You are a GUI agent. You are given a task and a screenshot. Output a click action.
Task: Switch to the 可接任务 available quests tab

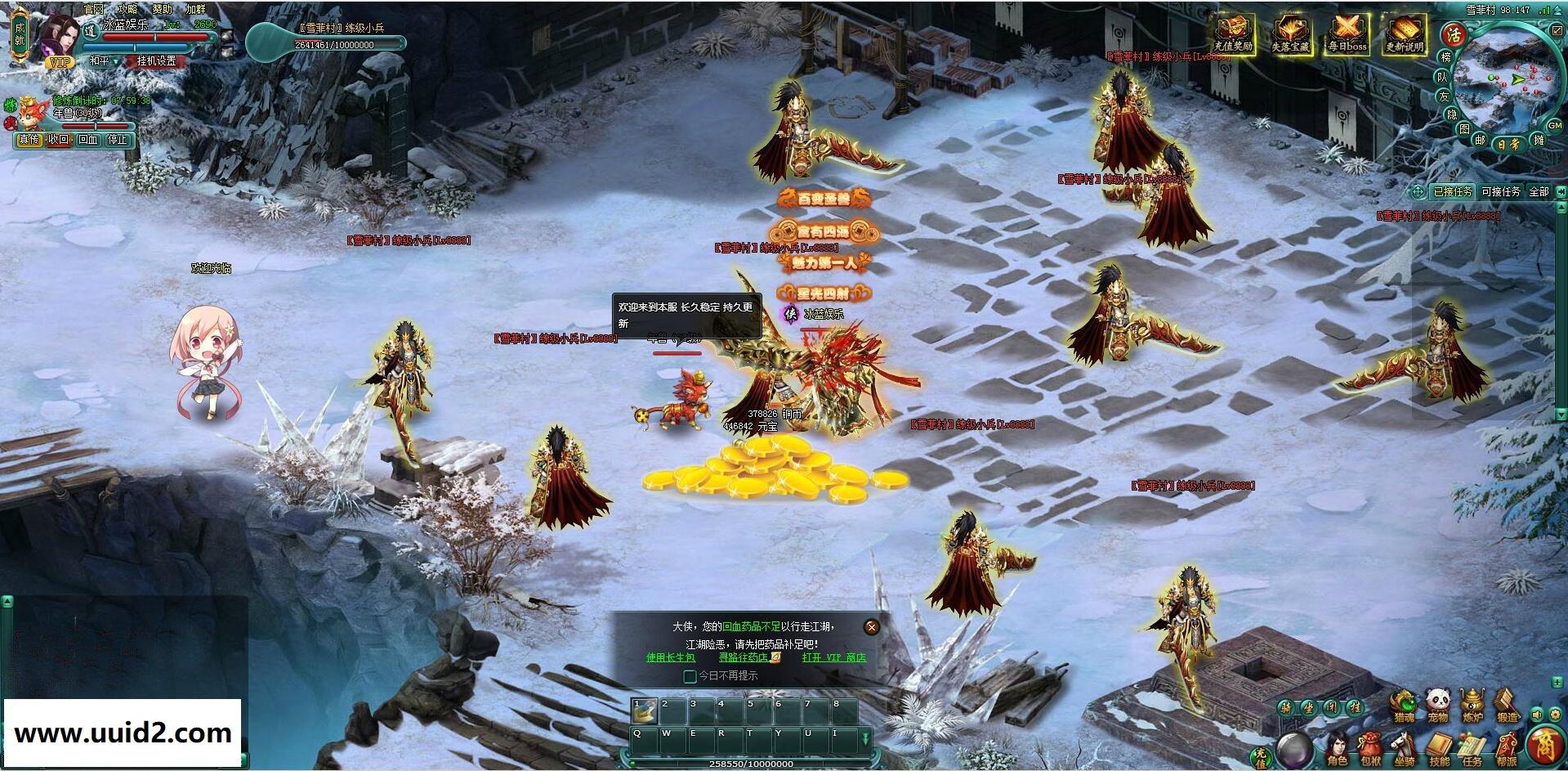[x=1501, y=191]
